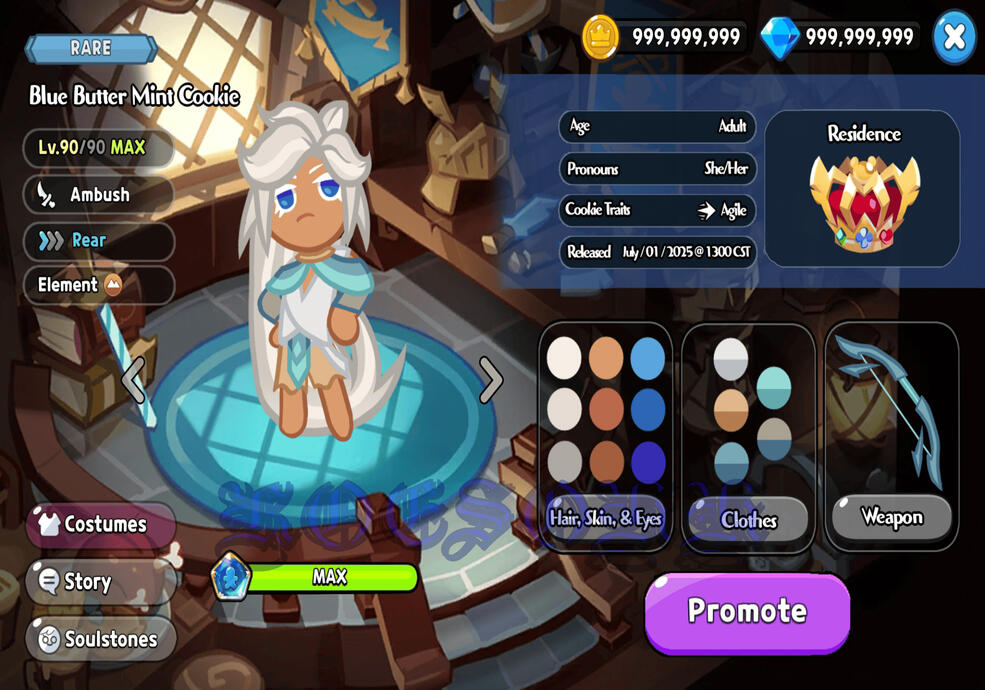Click the RARE rarity badge
Viewport: 985px width, 690px height.
tap(91, 48)
